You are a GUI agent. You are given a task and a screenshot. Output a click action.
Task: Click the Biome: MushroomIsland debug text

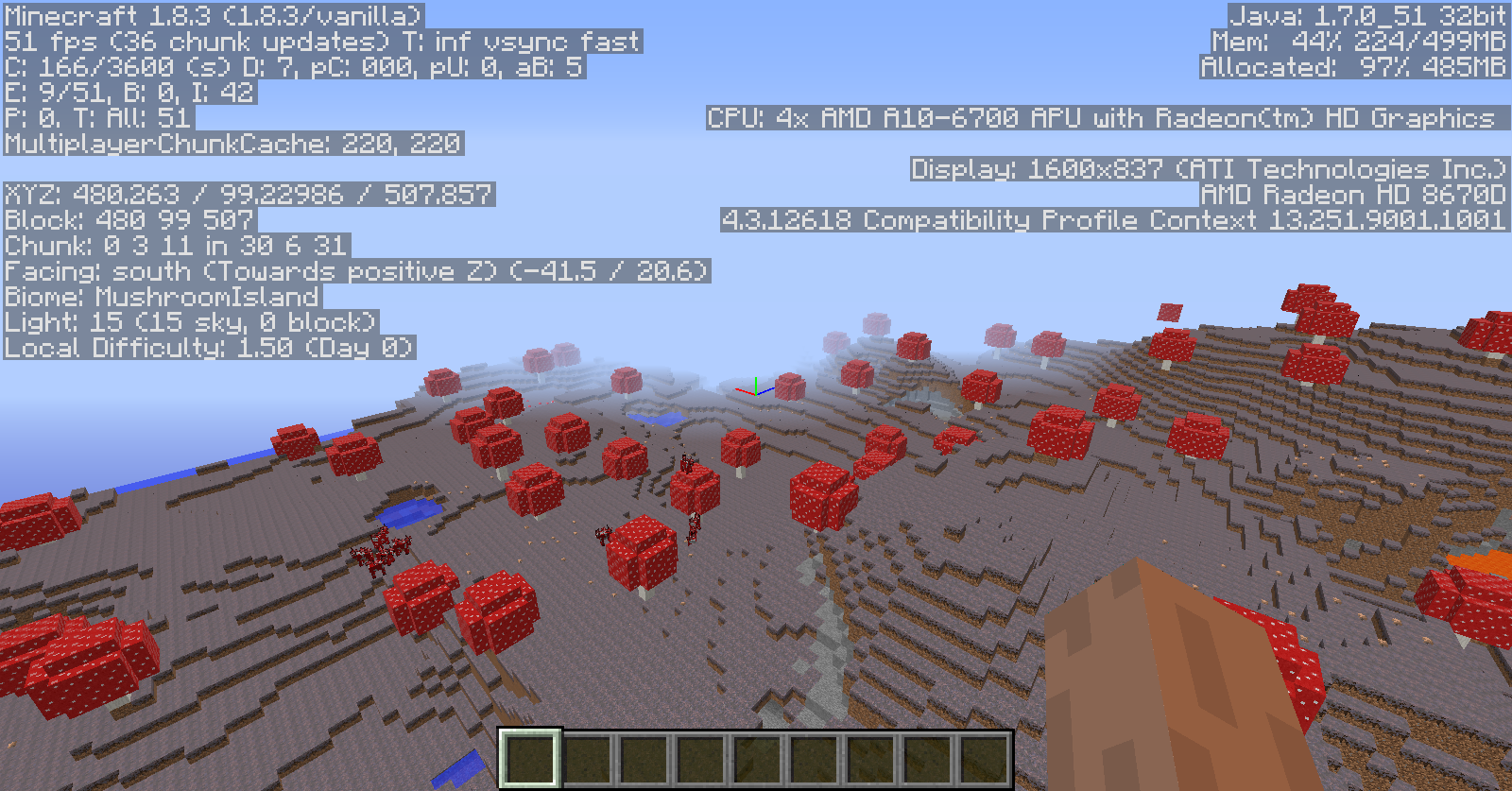(x=161, y=296)
